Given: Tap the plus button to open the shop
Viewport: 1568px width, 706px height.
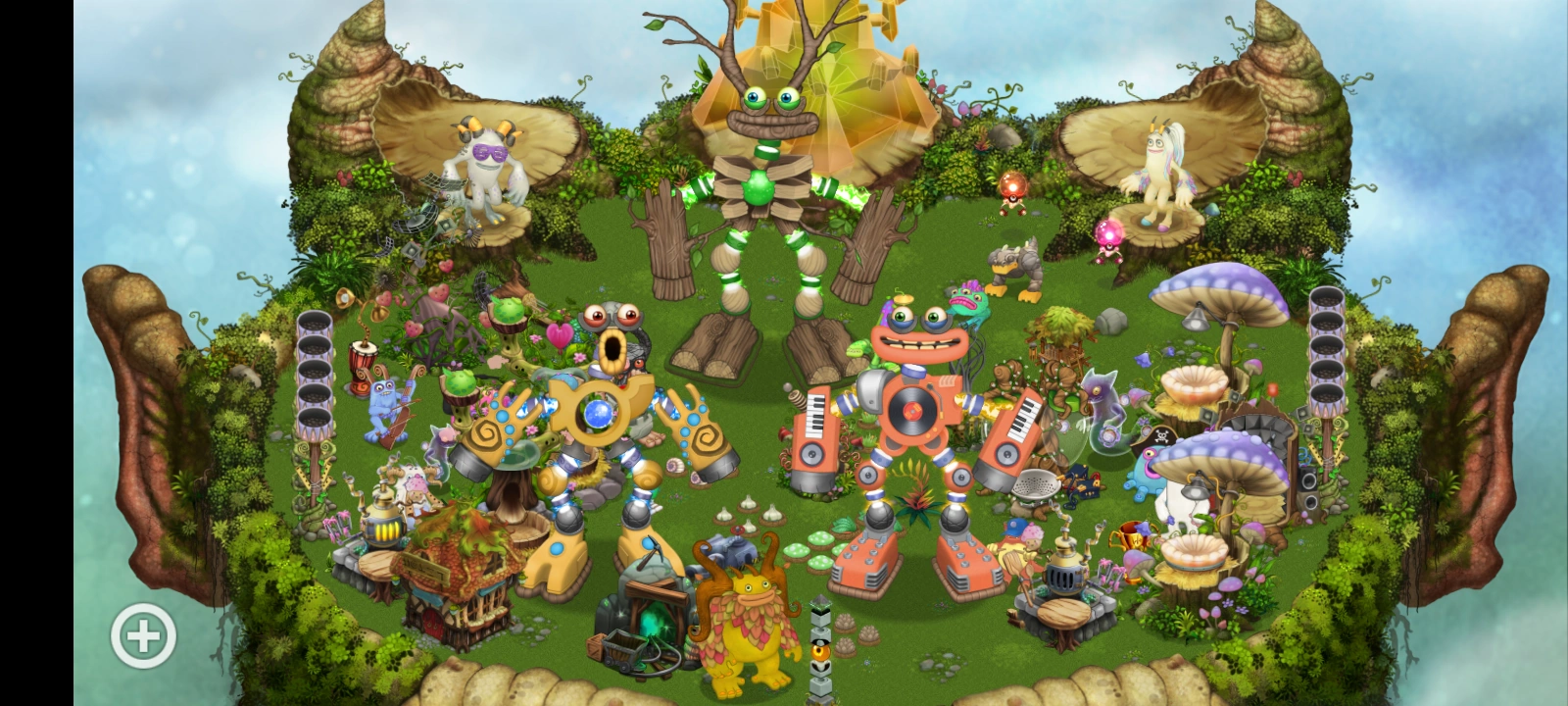Looking at the screenshot, I should pos(143,635).
